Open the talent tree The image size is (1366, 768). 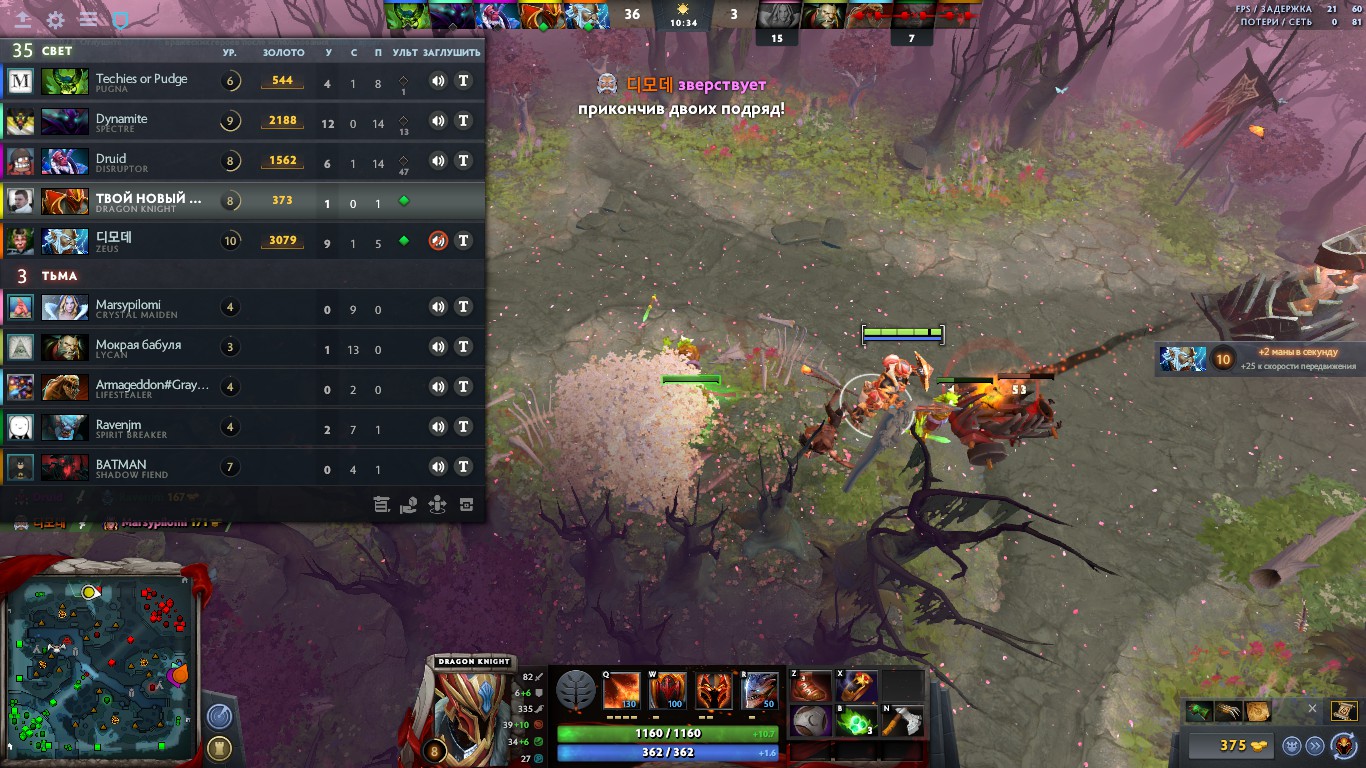[575, 691]
